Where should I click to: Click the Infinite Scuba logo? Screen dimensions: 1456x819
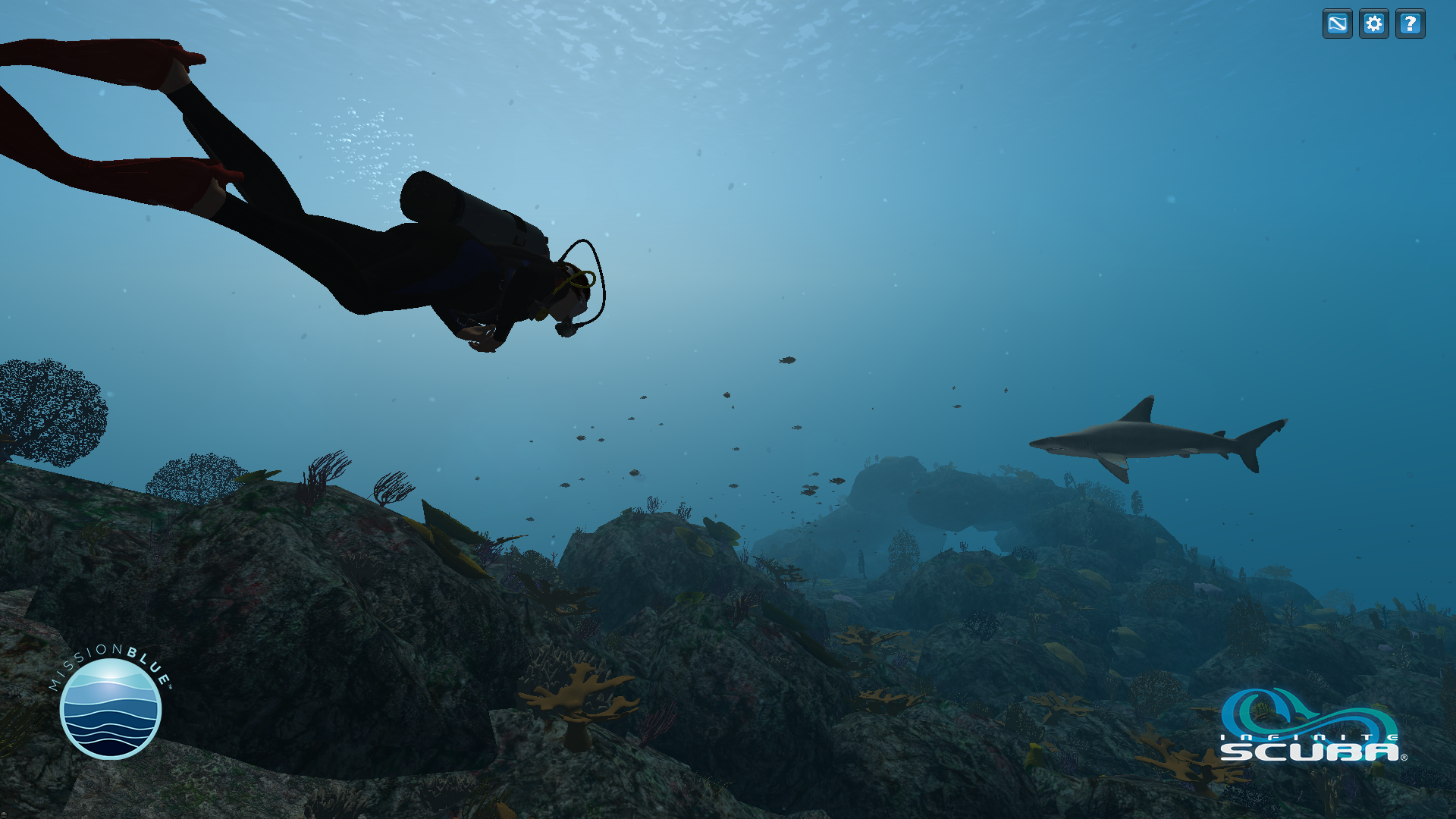pyautogui.click(x=1312, y=726)
